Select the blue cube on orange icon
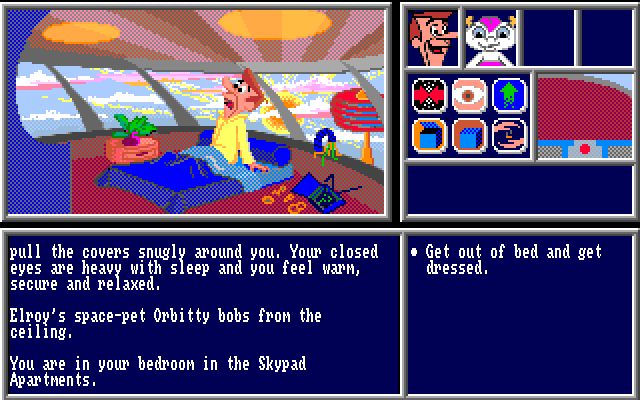The width and height of the screenshot is (640, 400). pos(428,134)
